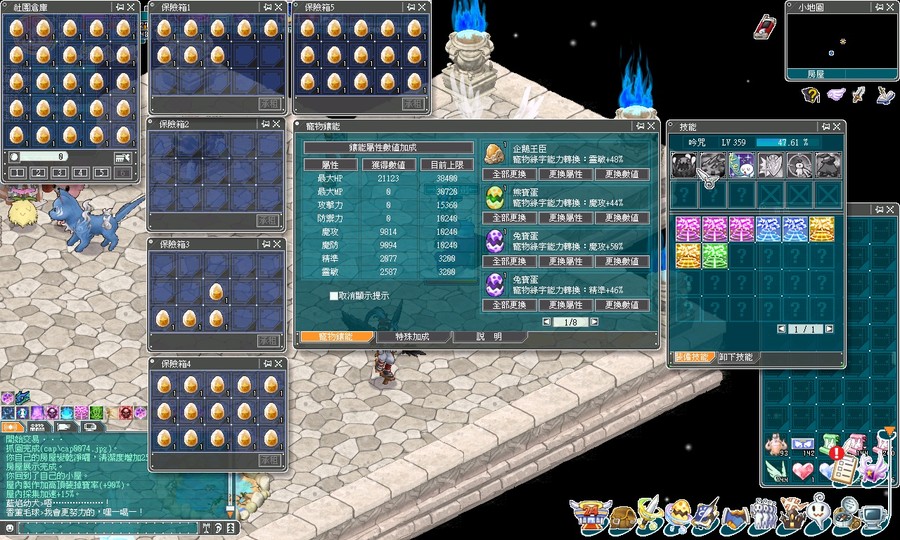Click 更換屬性 for 熊寶蛋
Screen dimensions: 900x540
(566, 218)
